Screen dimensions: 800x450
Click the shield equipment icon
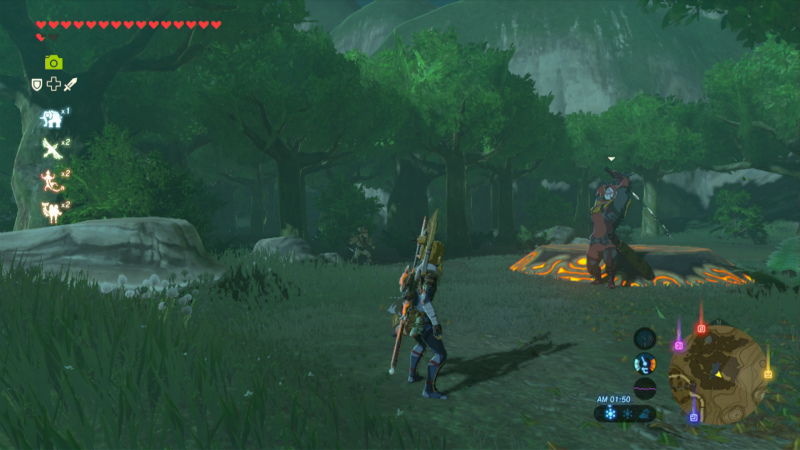(x=37, y=85)
